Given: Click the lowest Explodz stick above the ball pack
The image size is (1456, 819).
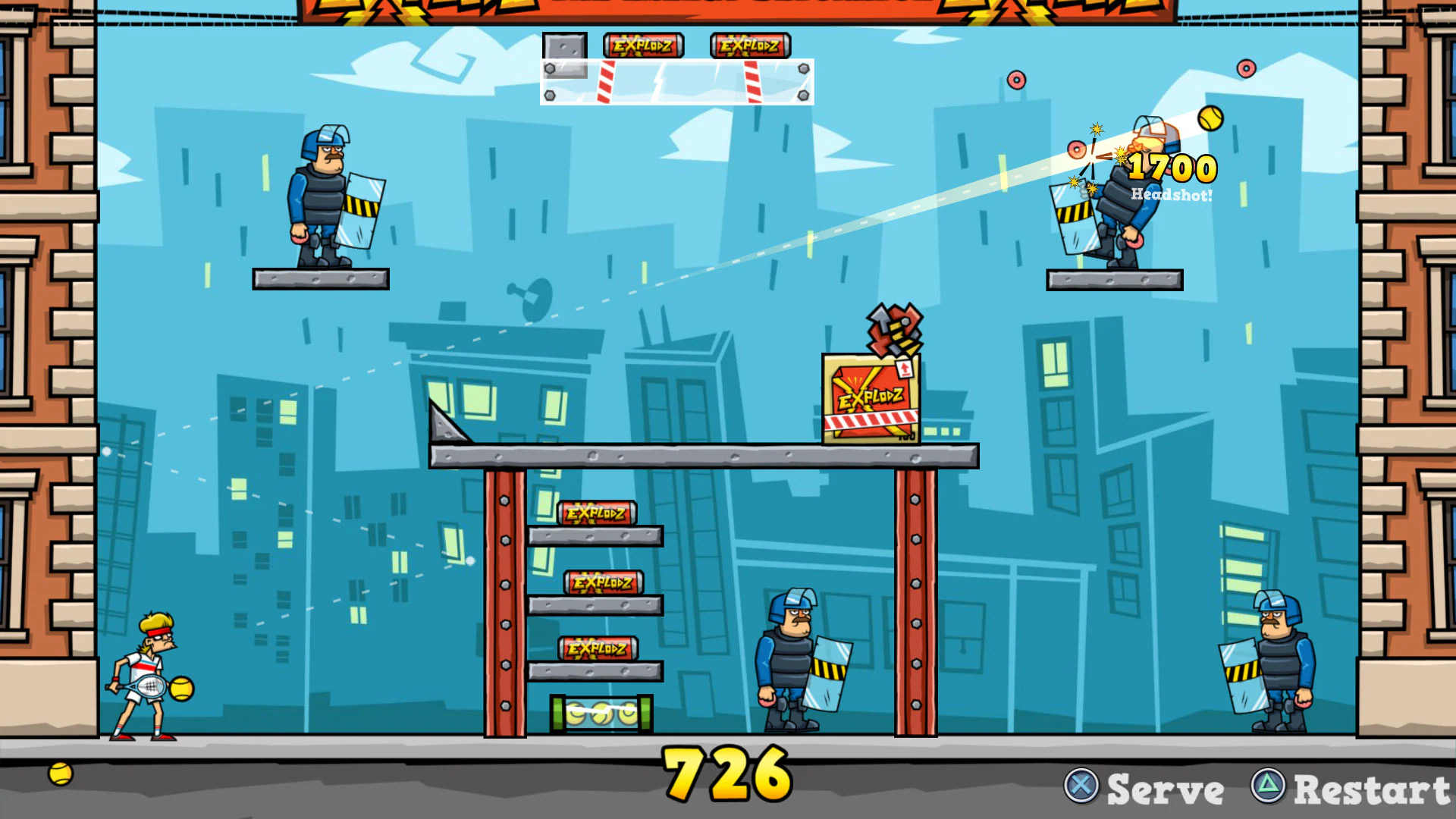Looking at the screenshot, I should 598,648.
